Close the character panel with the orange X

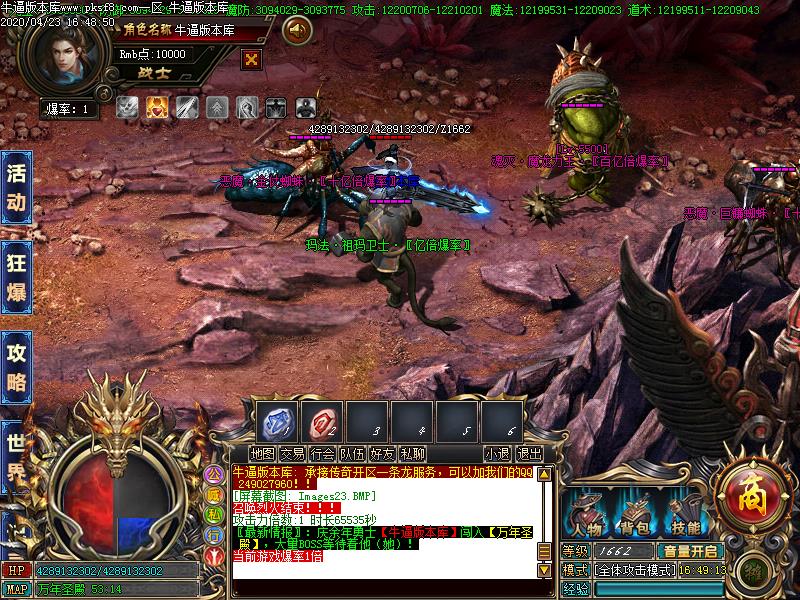pyautogui.click(x=251, y=59)
